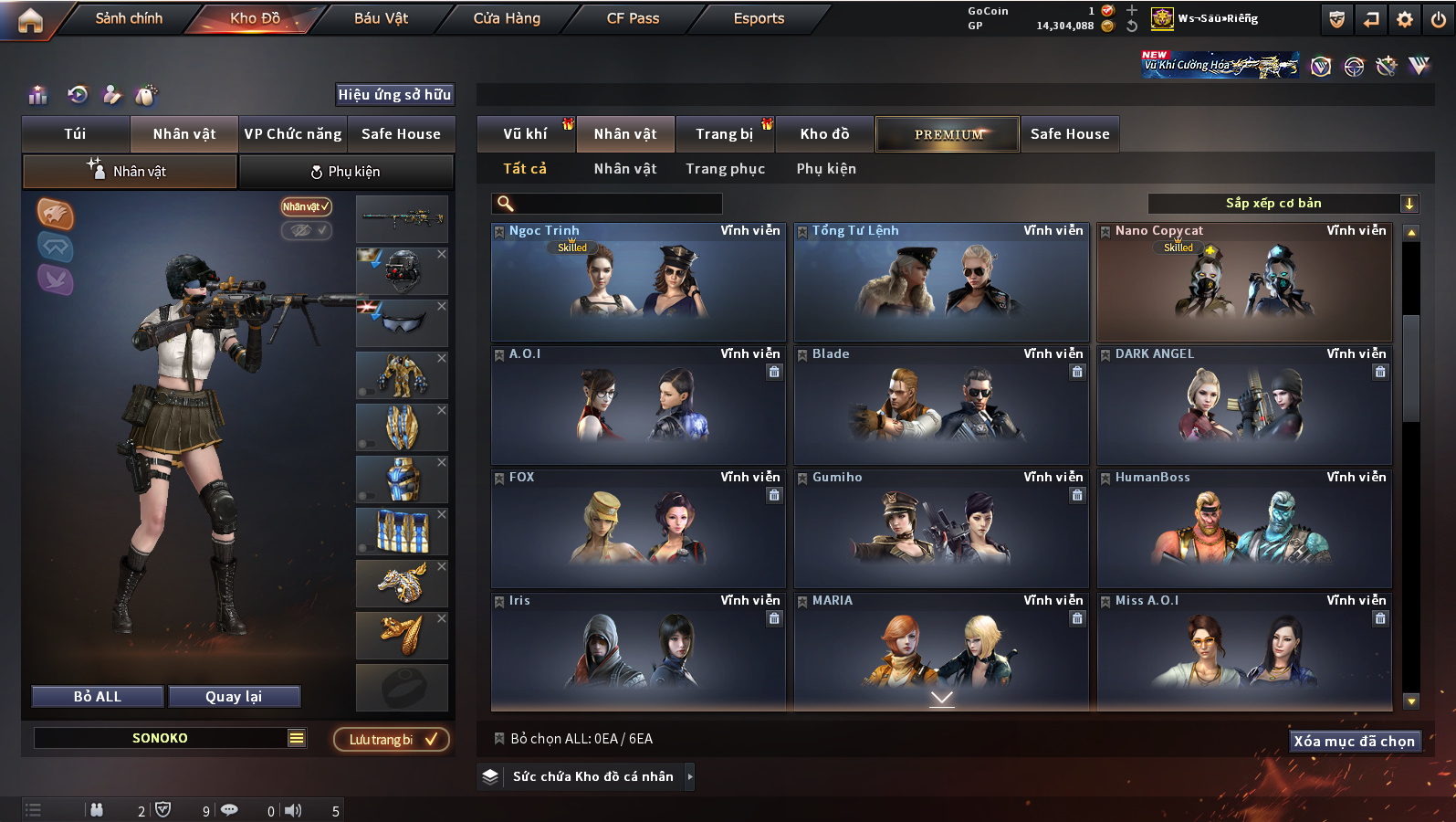Delete selected items with Xóa mục đã chọn
This screenshot has width=1456, height=822.
(1354, 742)
